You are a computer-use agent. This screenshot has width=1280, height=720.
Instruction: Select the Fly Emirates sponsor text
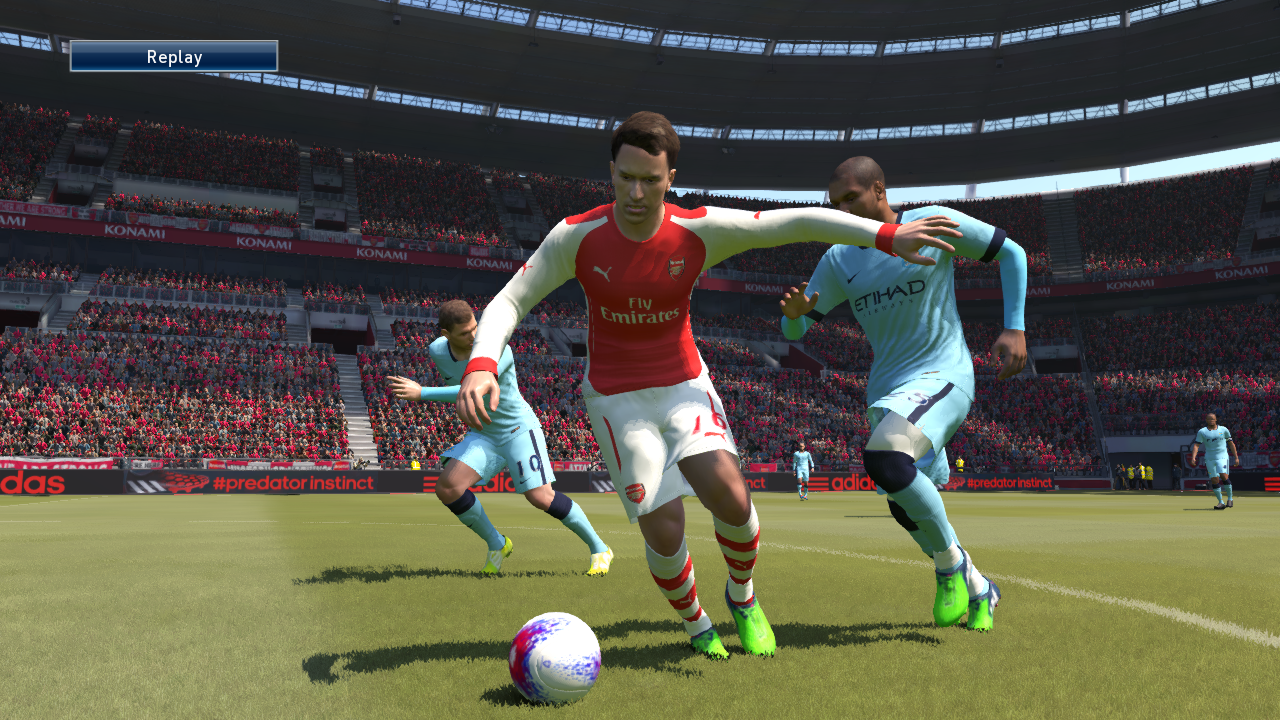tap(640, 312)
